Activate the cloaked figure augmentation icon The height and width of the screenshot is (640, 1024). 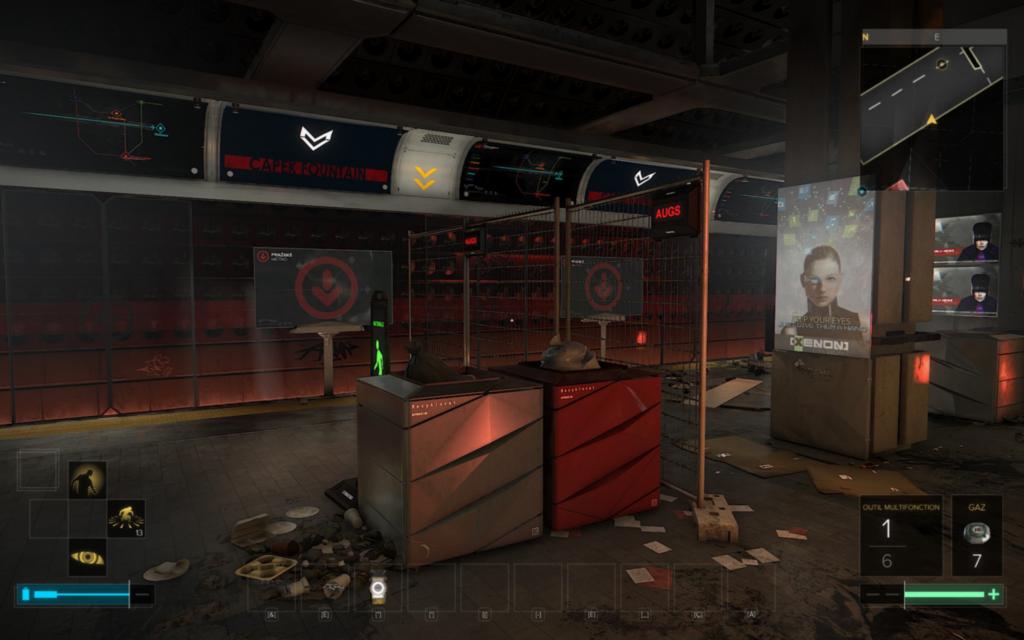tap(87, 479)
